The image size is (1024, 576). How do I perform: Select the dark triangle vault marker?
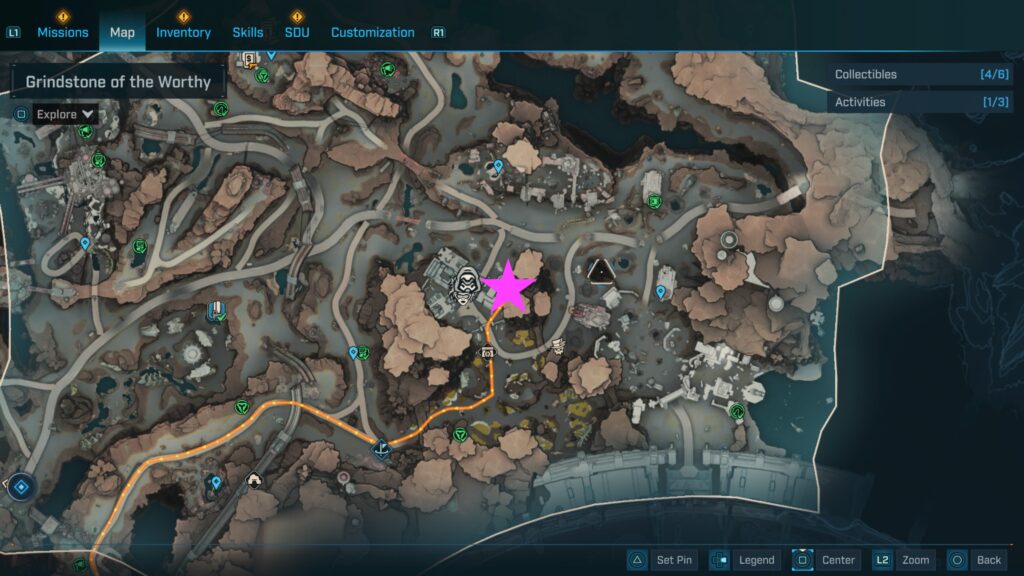601,270
